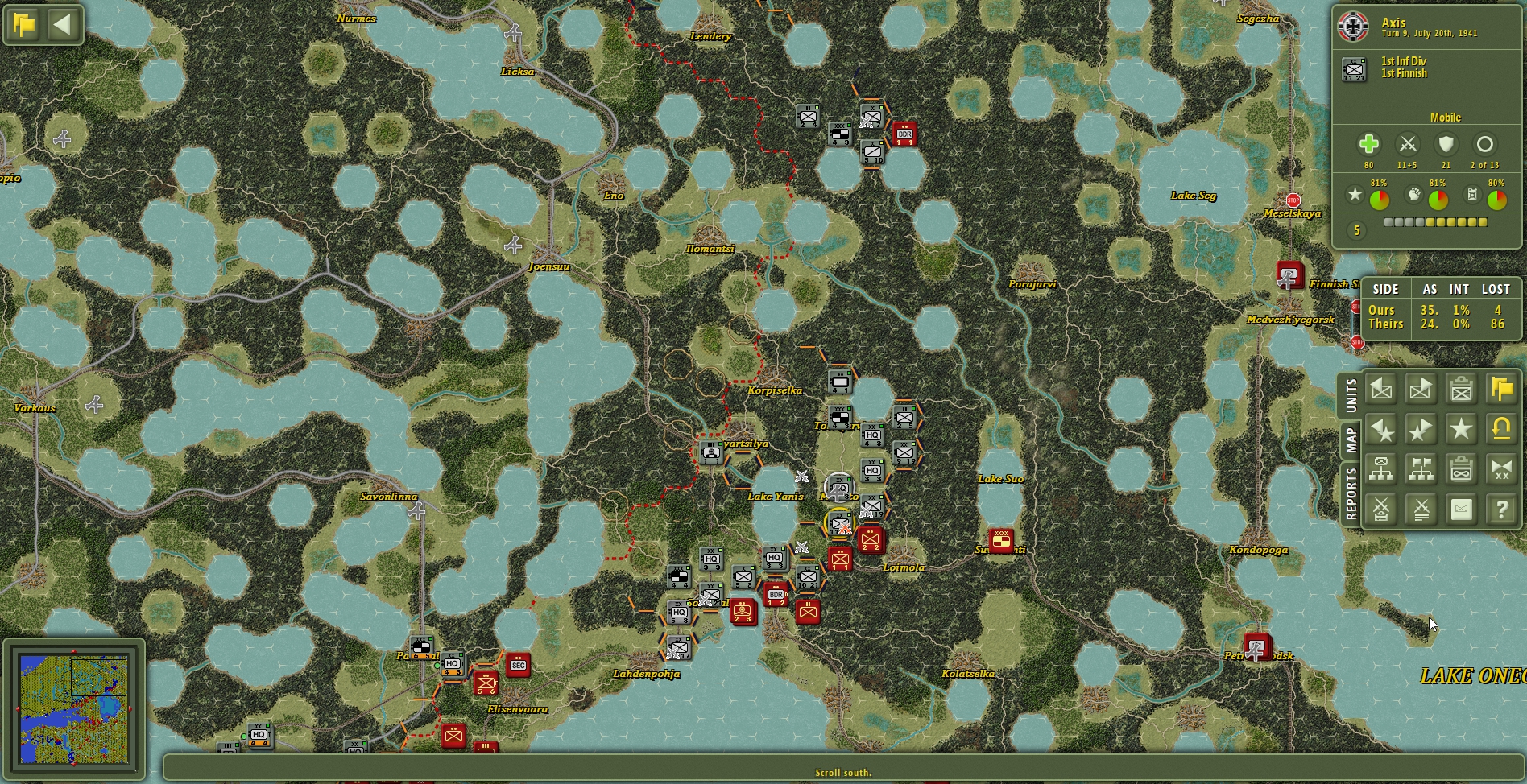Image resolution: width=1527 pixels, height=784 pixels.
Task: Toggle the crossed-swords battle planner icon
Action: click(1380, 510)
